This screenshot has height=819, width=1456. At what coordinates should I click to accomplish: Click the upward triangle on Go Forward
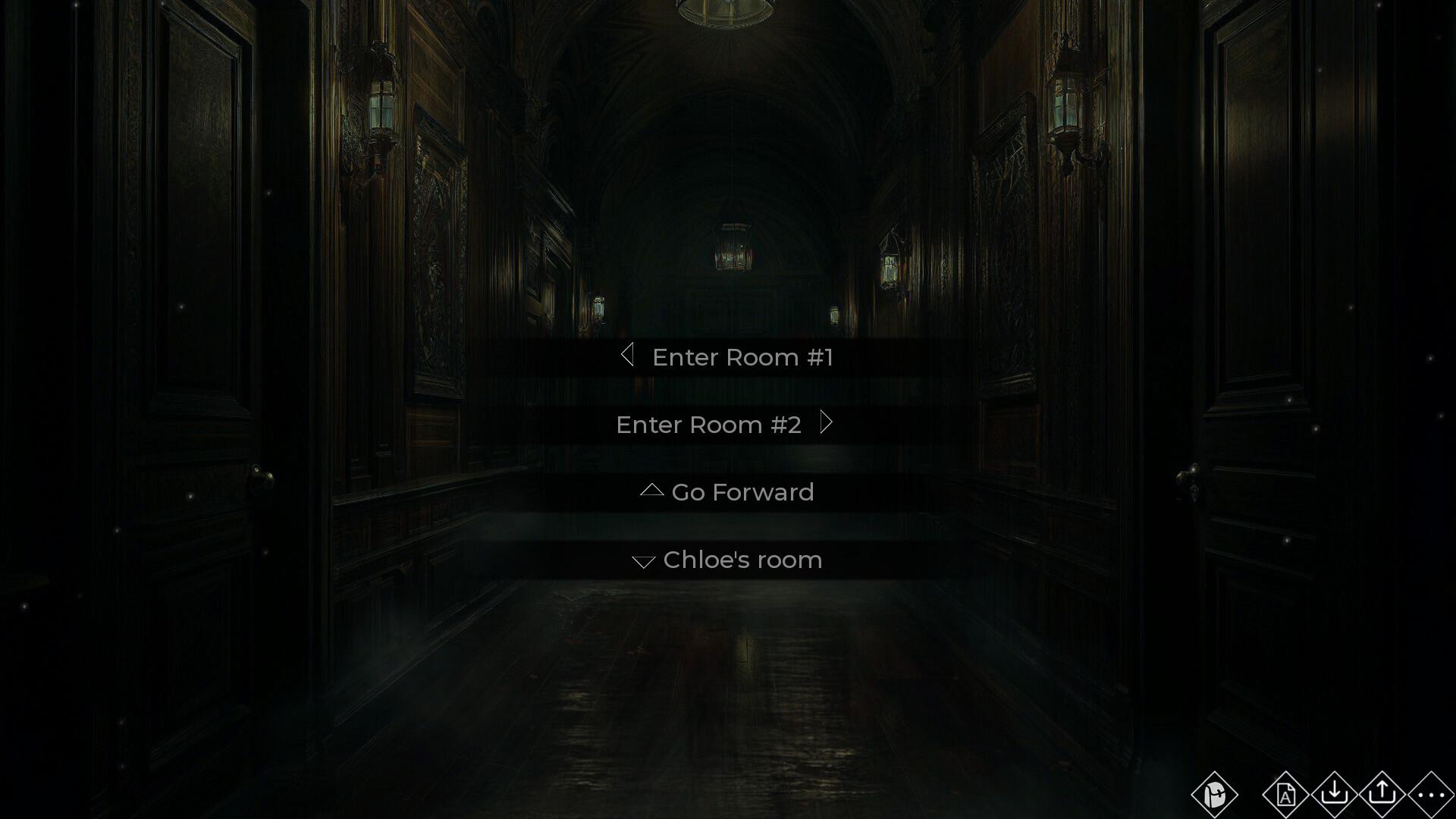650,491
